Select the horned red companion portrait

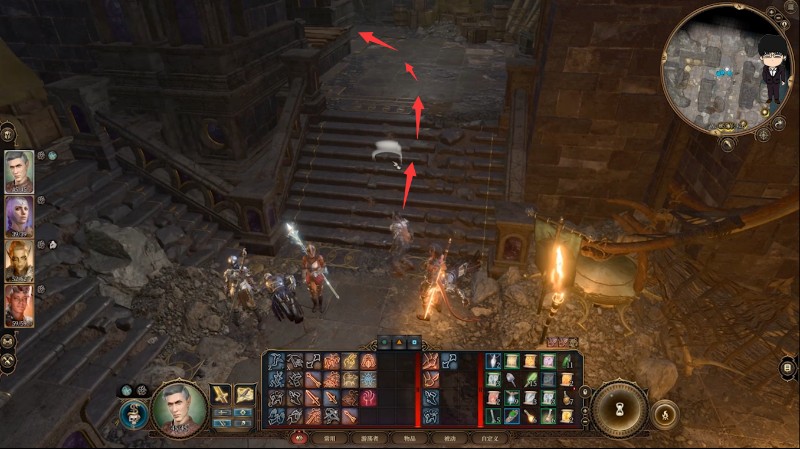(x=19, y=305)
